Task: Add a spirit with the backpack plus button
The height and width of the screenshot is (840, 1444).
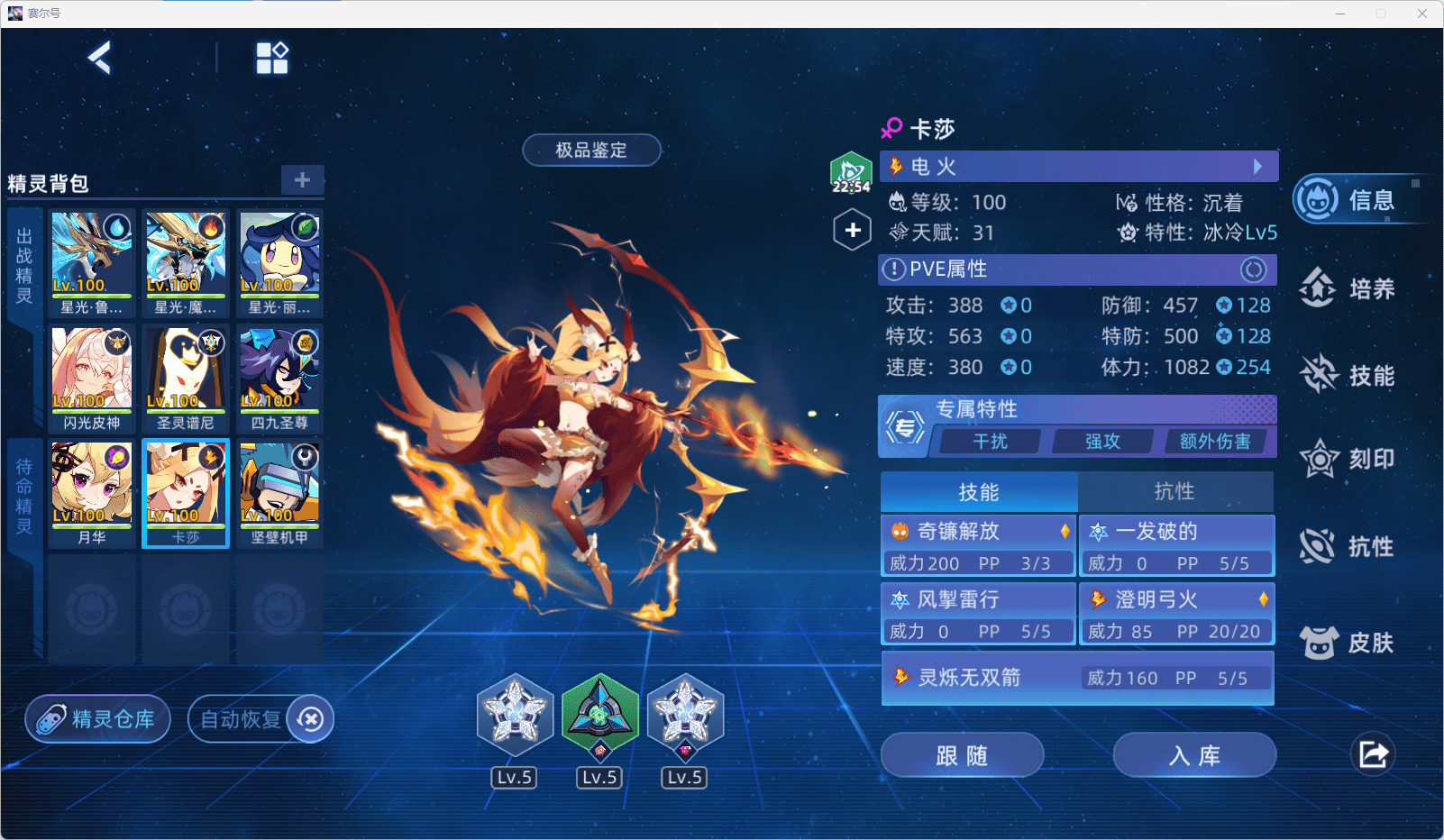Action: tap(302, 179)
